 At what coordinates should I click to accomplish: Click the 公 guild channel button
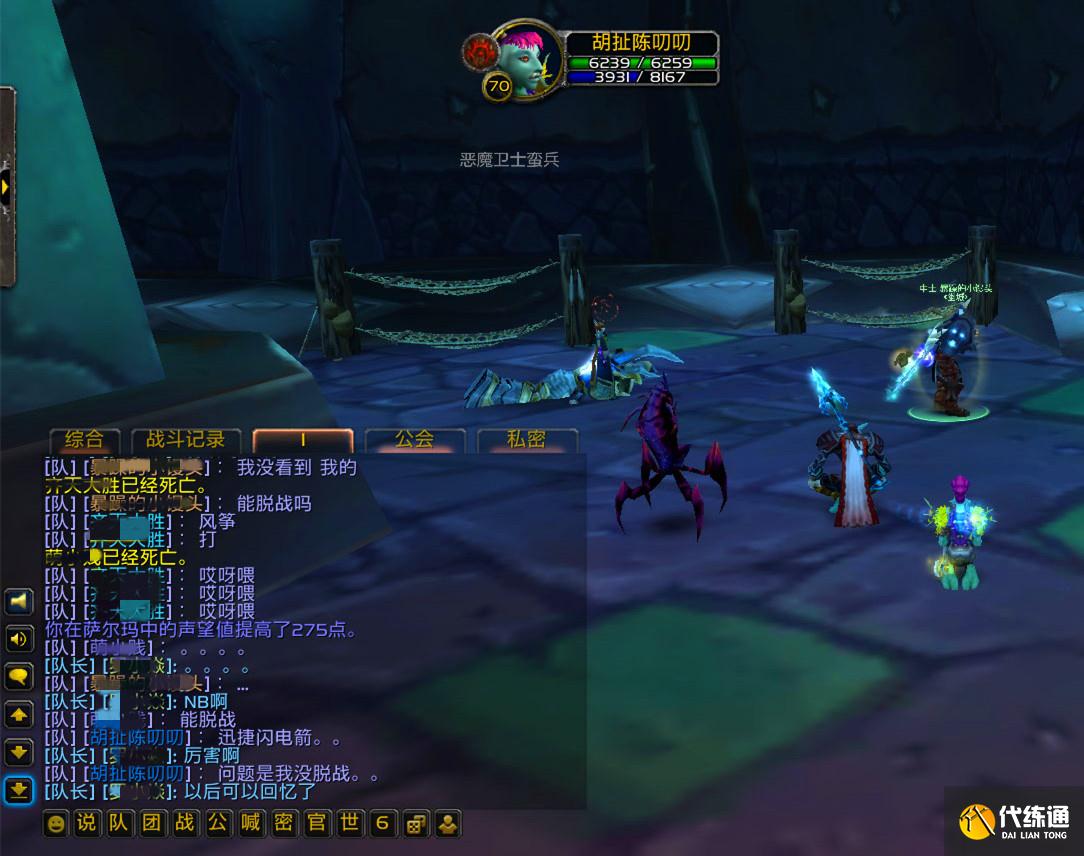(x=218, y=824)
